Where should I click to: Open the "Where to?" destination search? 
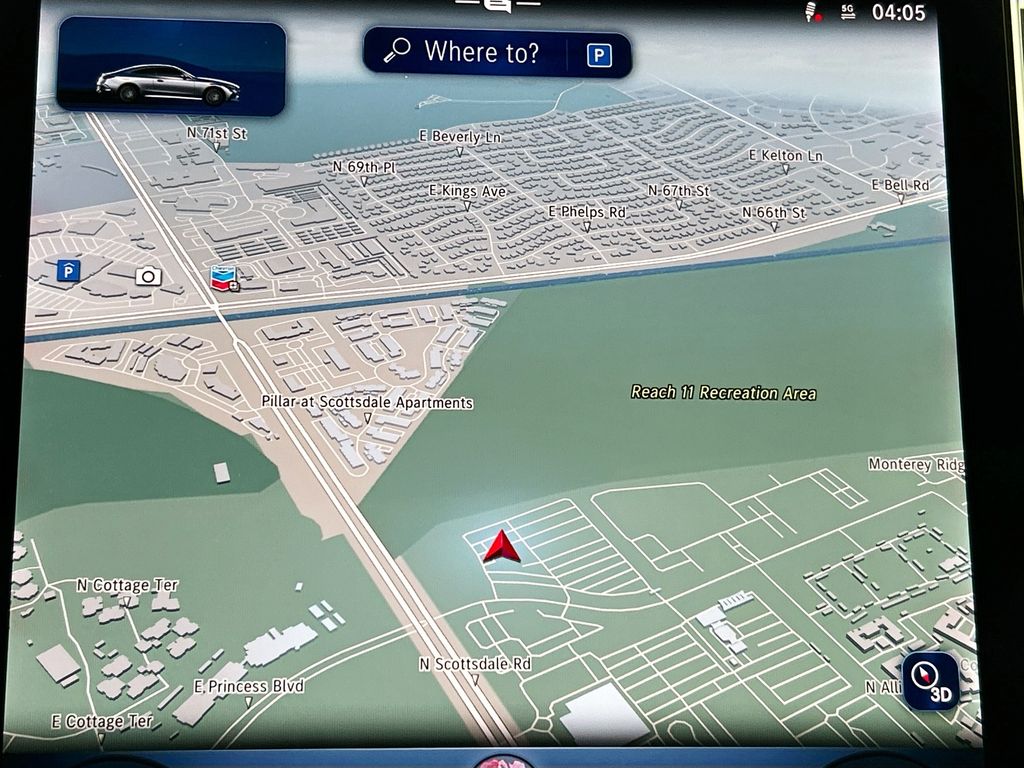(465, 52)
